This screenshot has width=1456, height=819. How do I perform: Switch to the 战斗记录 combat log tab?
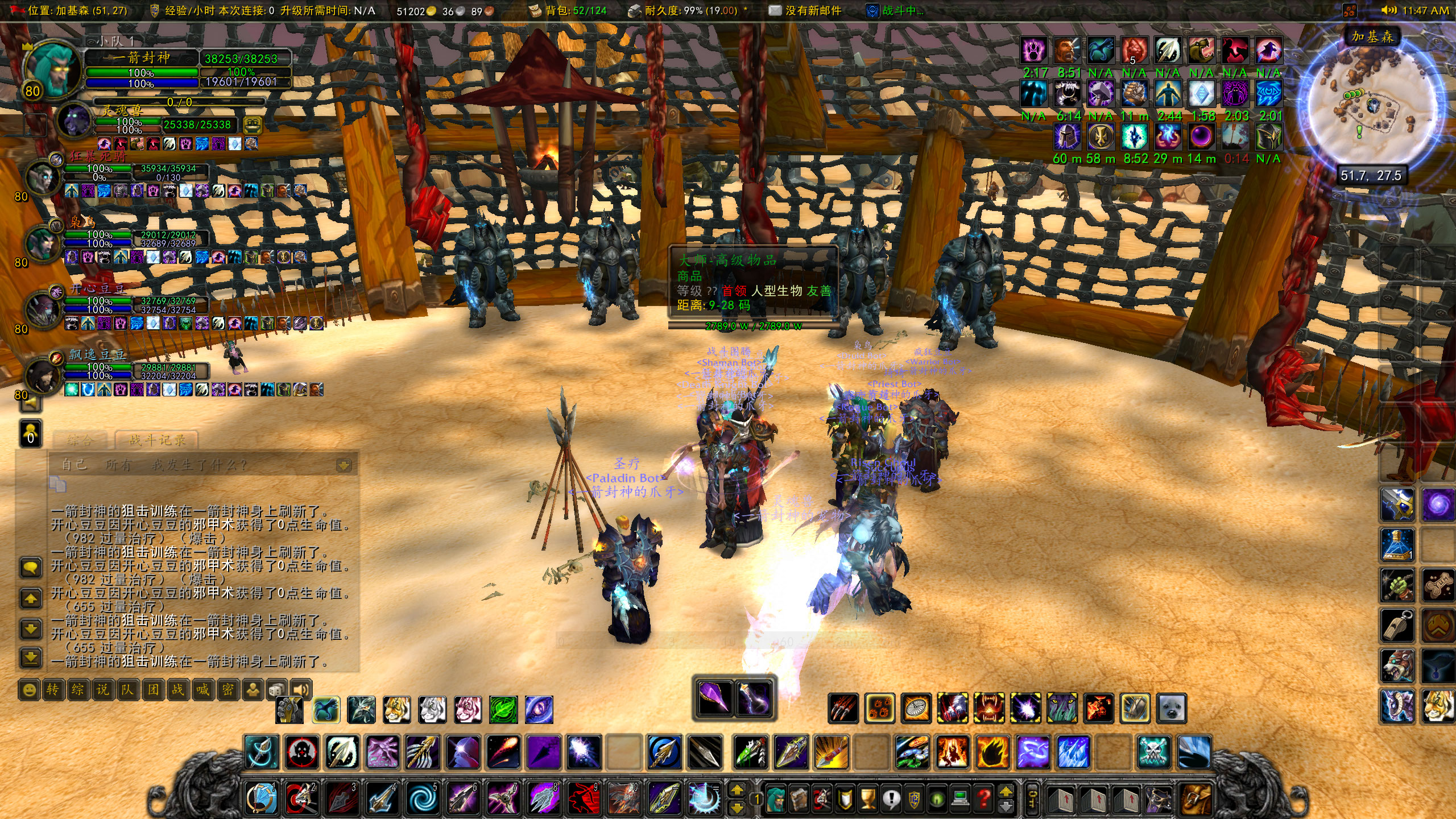click(157, 440)
